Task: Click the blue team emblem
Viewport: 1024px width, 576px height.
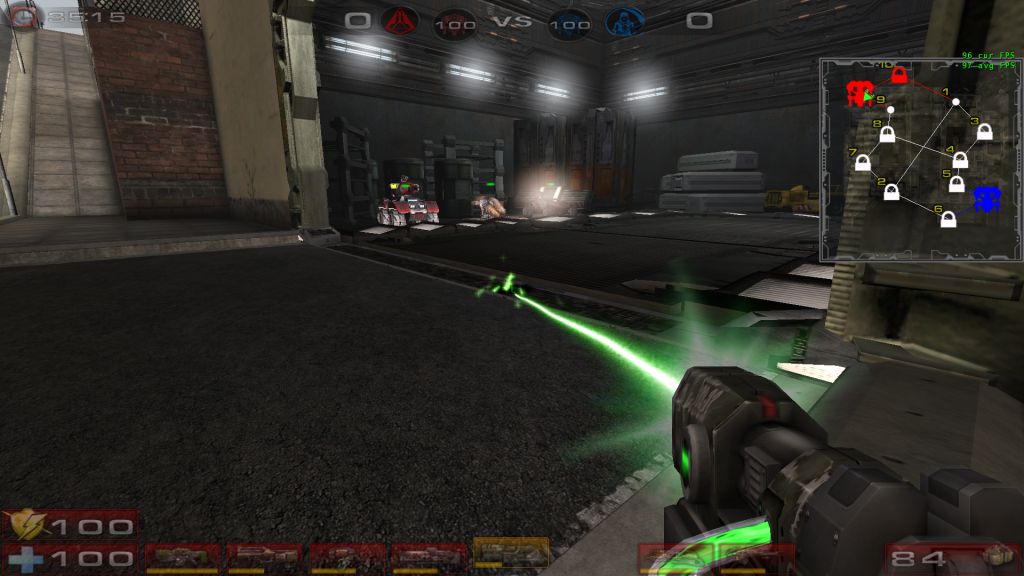Action: click(623, 20)
